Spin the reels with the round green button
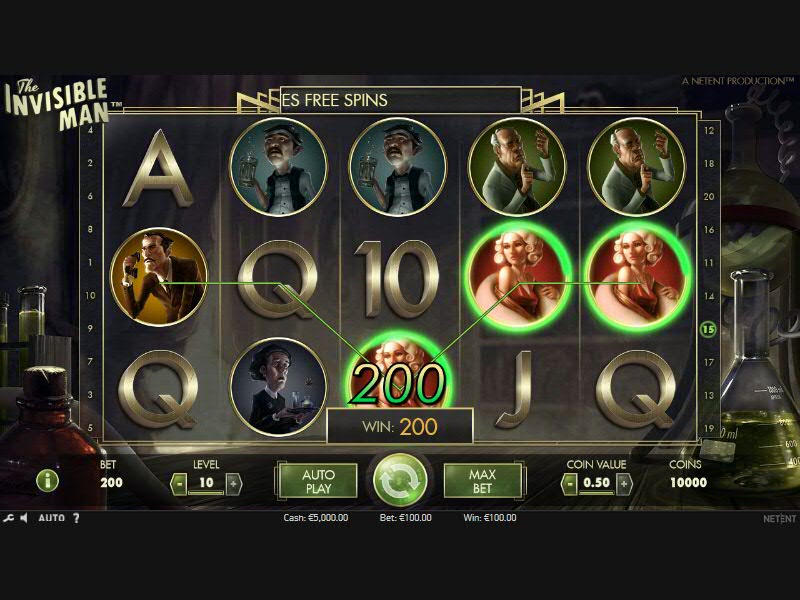 point(400,481)
